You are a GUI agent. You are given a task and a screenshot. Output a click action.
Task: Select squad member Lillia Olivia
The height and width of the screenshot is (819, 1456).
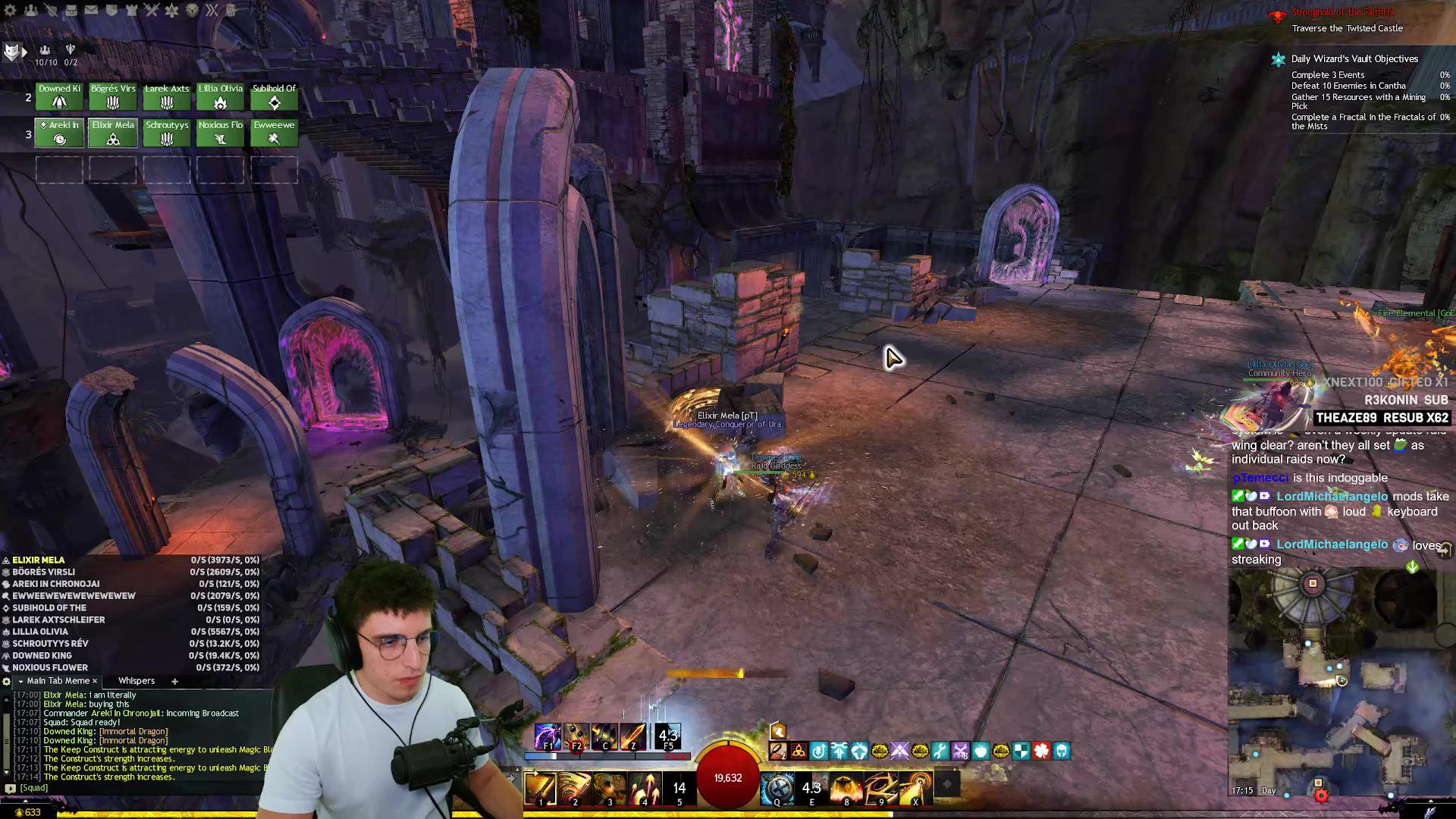click(x=220, y=96)
